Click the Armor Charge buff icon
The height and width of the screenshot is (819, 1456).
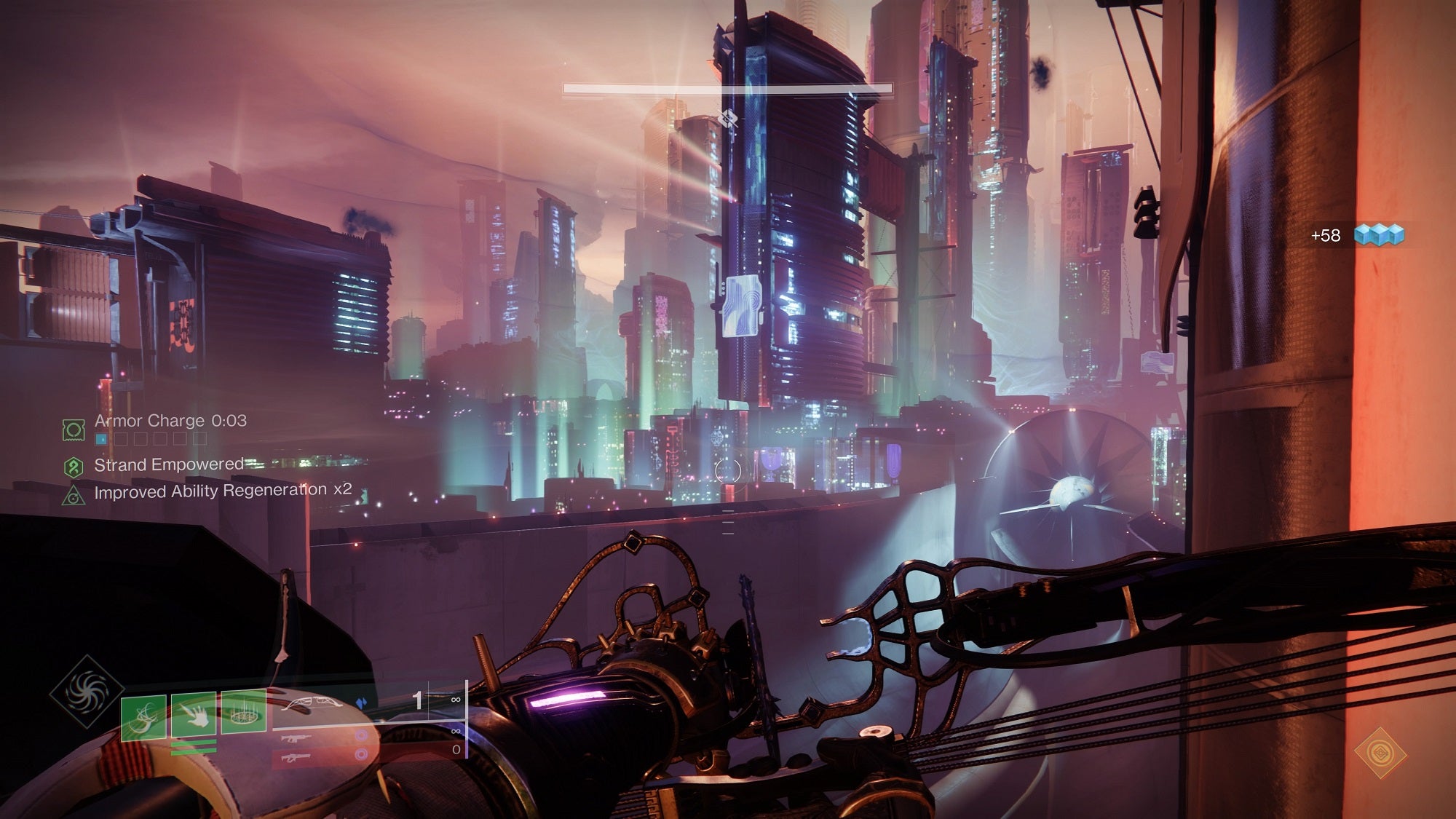tap(74, 430)
